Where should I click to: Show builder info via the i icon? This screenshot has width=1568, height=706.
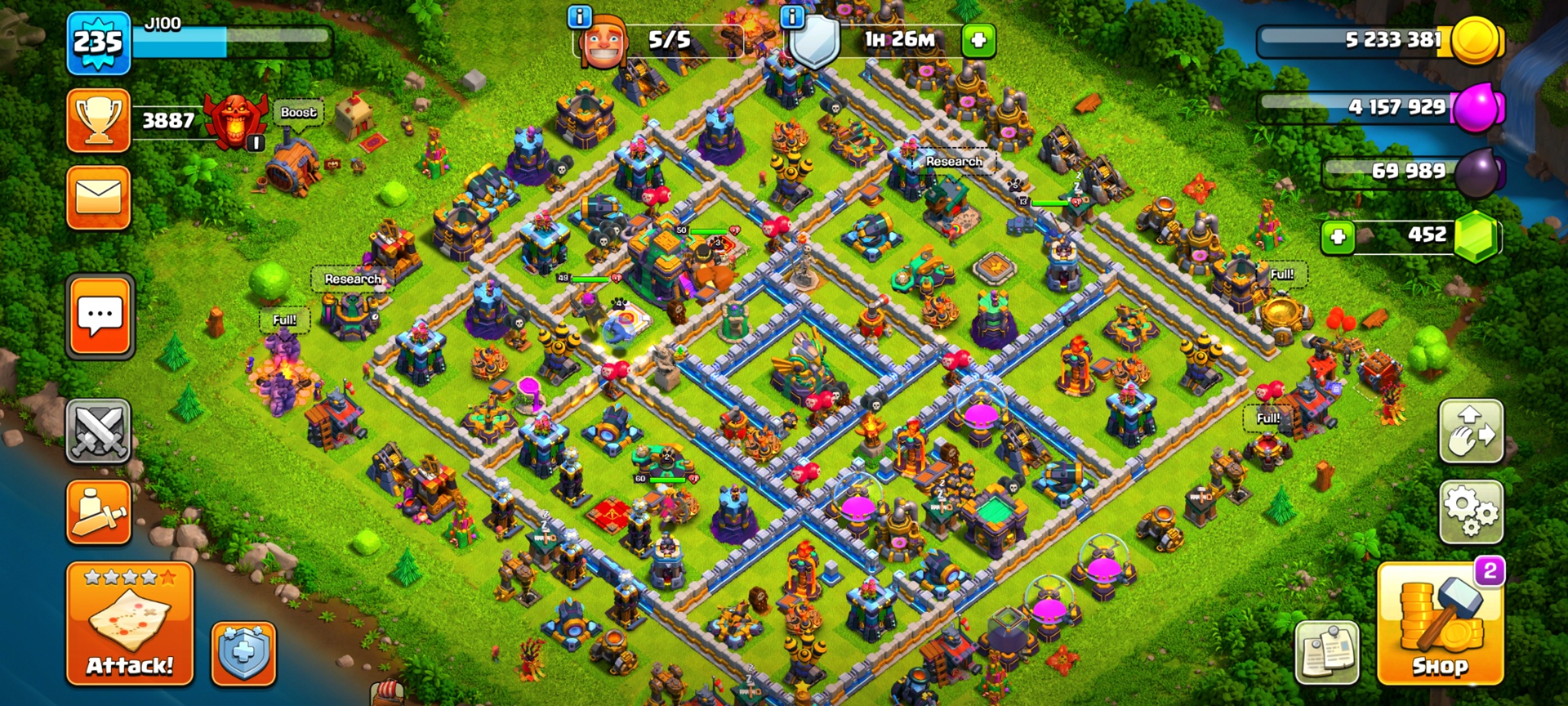coord(580,16)
